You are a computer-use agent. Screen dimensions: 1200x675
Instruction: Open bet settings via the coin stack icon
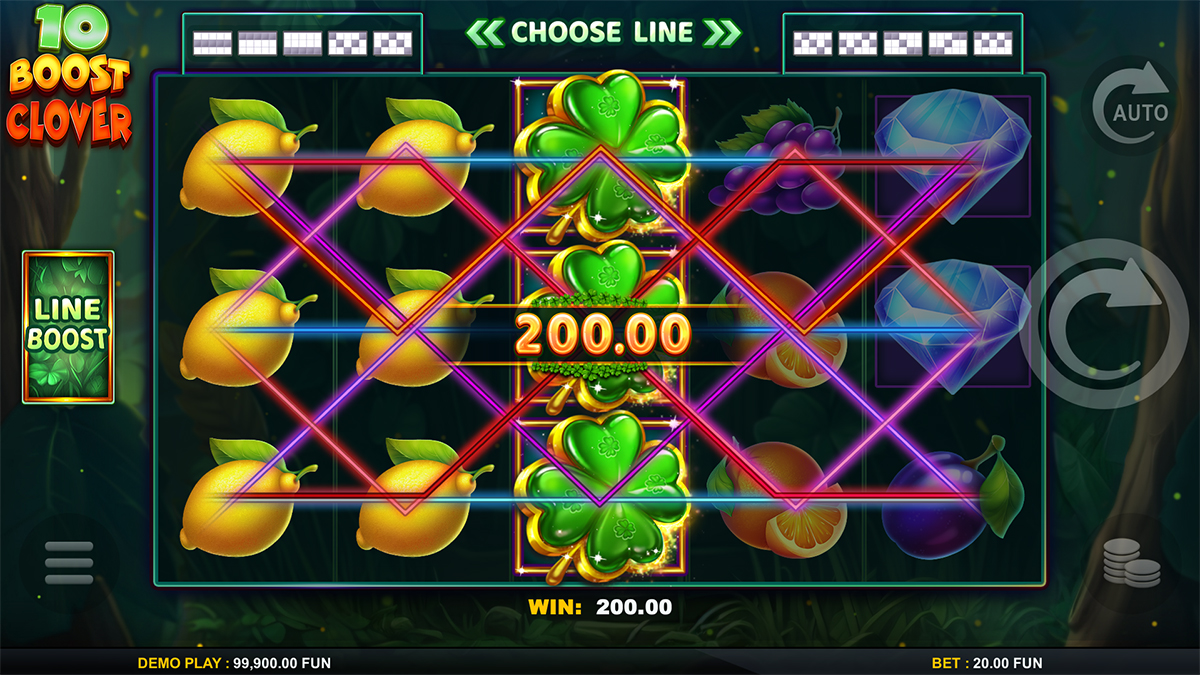pyautogui.click(x=1131, y=563)
